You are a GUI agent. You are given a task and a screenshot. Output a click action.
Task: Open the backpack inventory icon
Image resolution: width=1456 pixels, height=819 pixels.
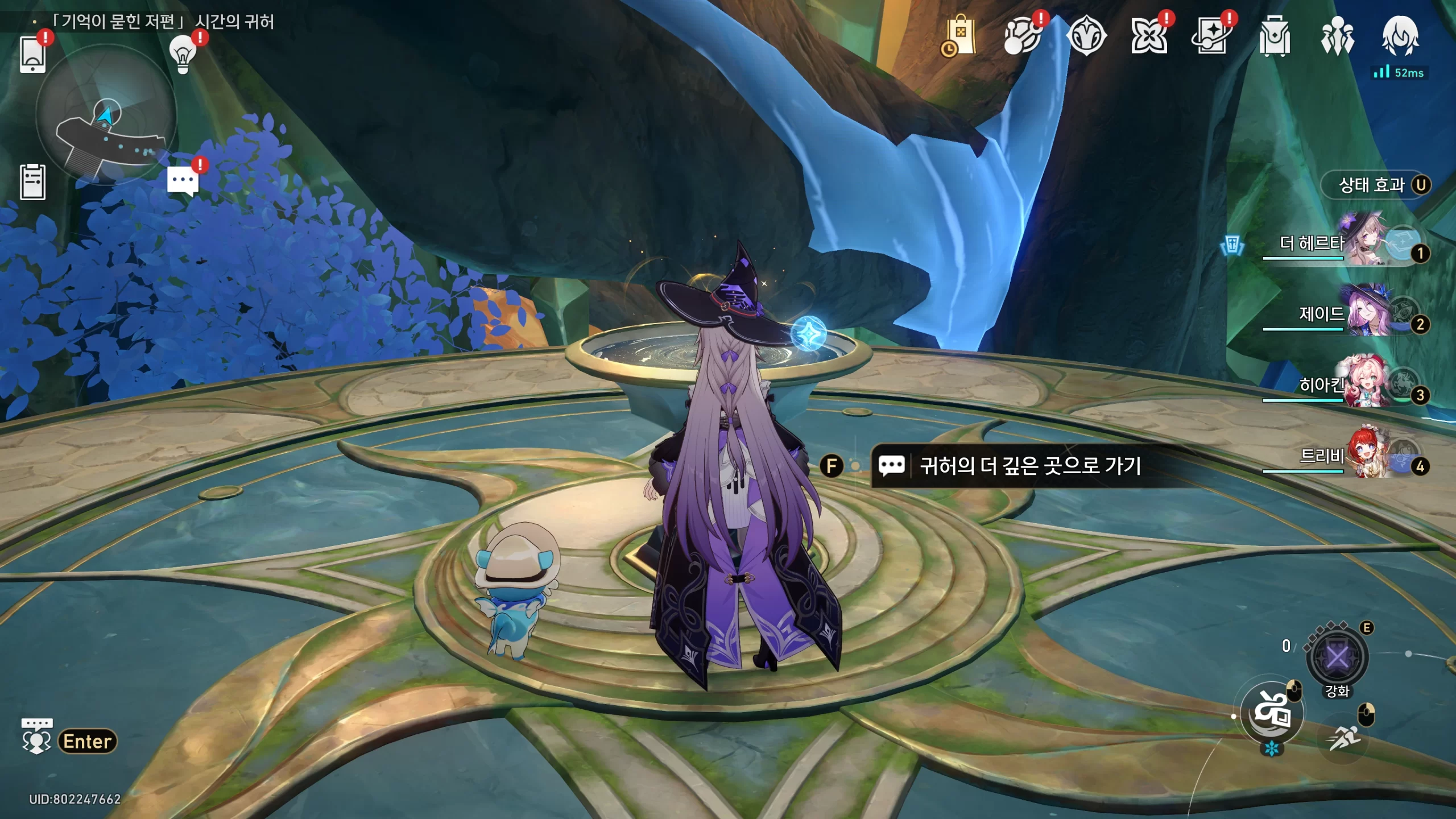(x=1274, y=36)
